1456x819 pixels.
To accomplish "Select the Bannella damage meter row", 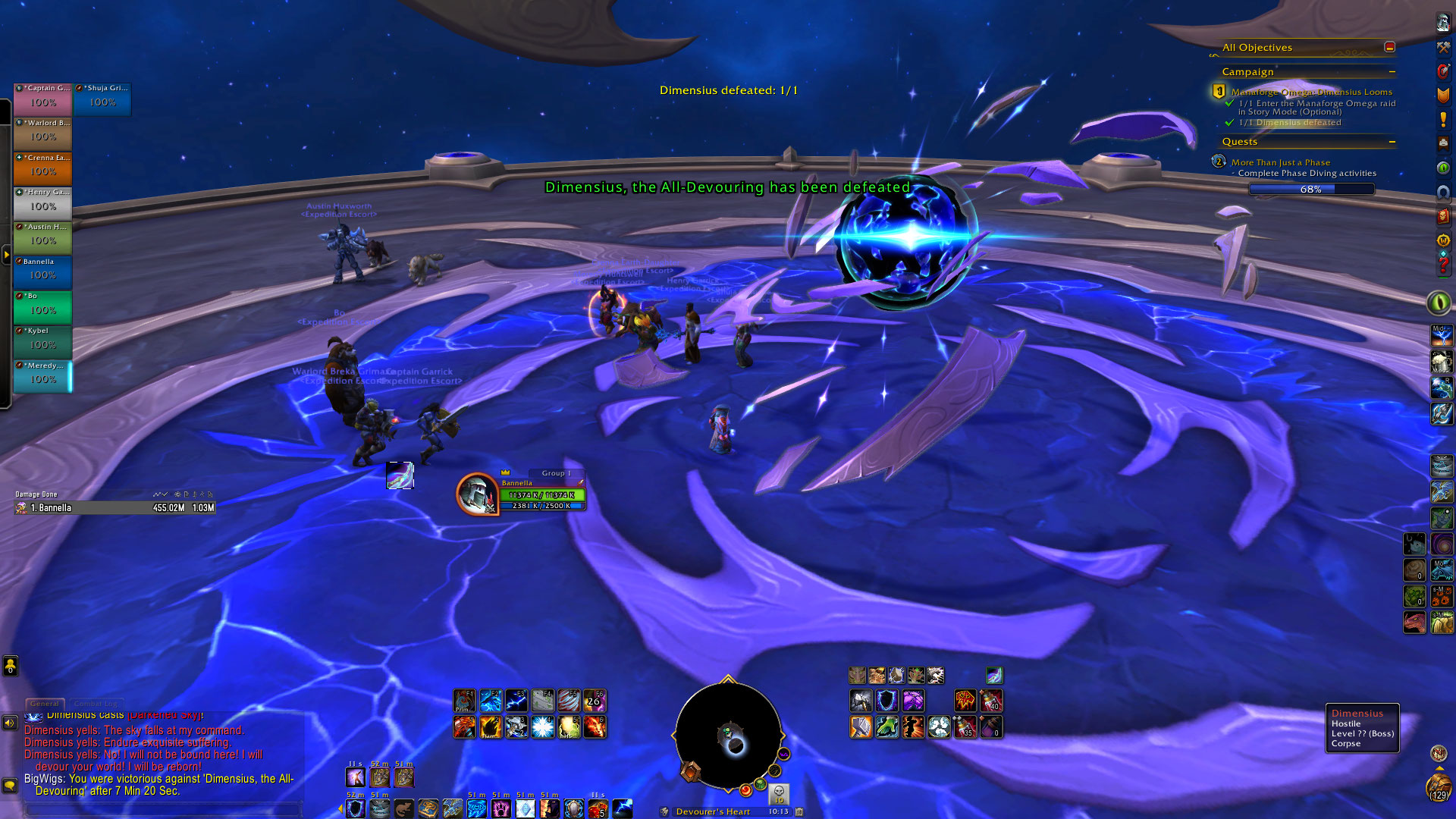I will (115, 508).
